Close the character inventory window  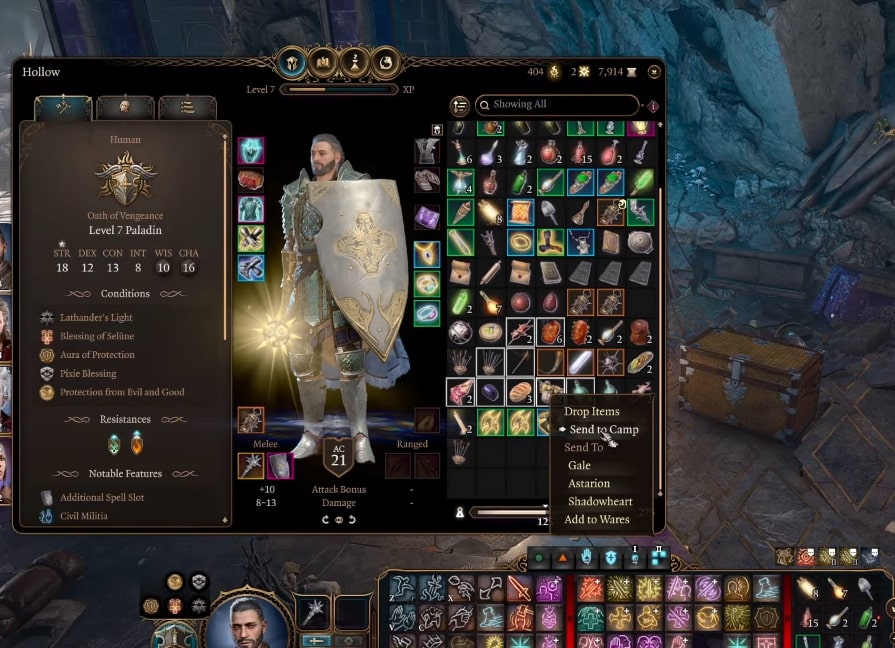[654, 72]
